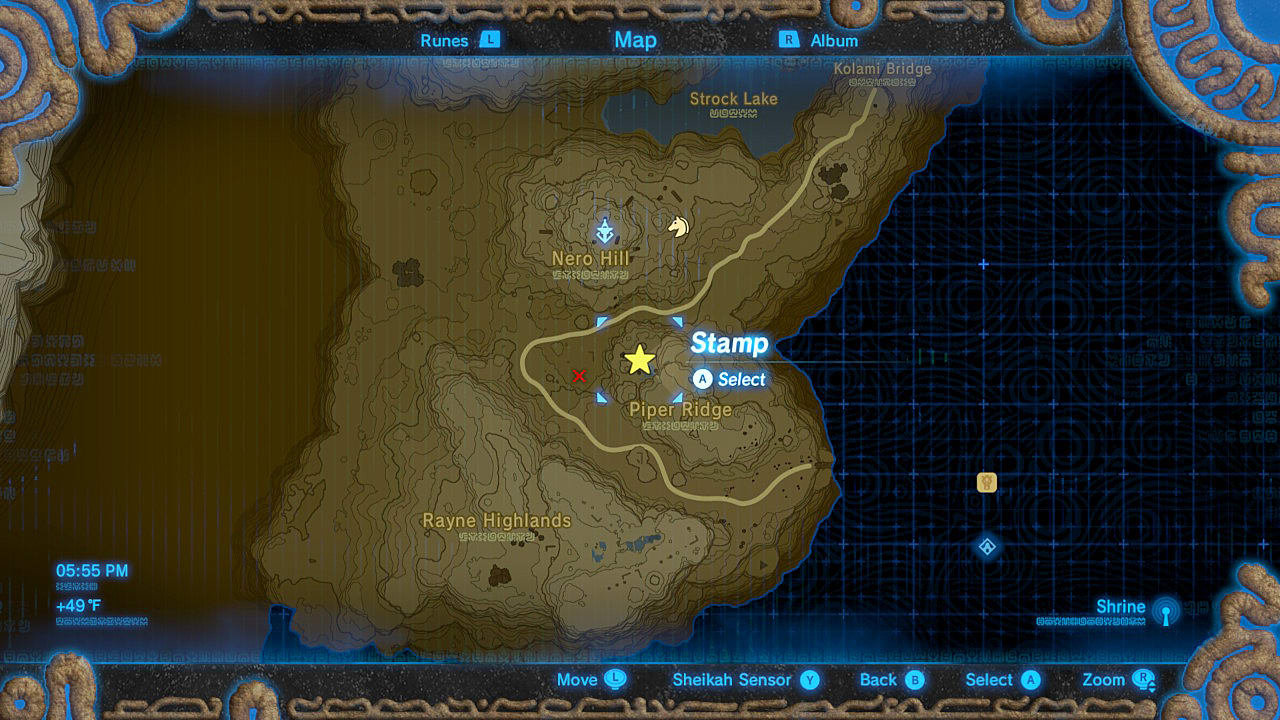Viewport: 1280px width, 720px height.
Task: Click the treasure chest icon on the grid
Action: click(985, 482)
